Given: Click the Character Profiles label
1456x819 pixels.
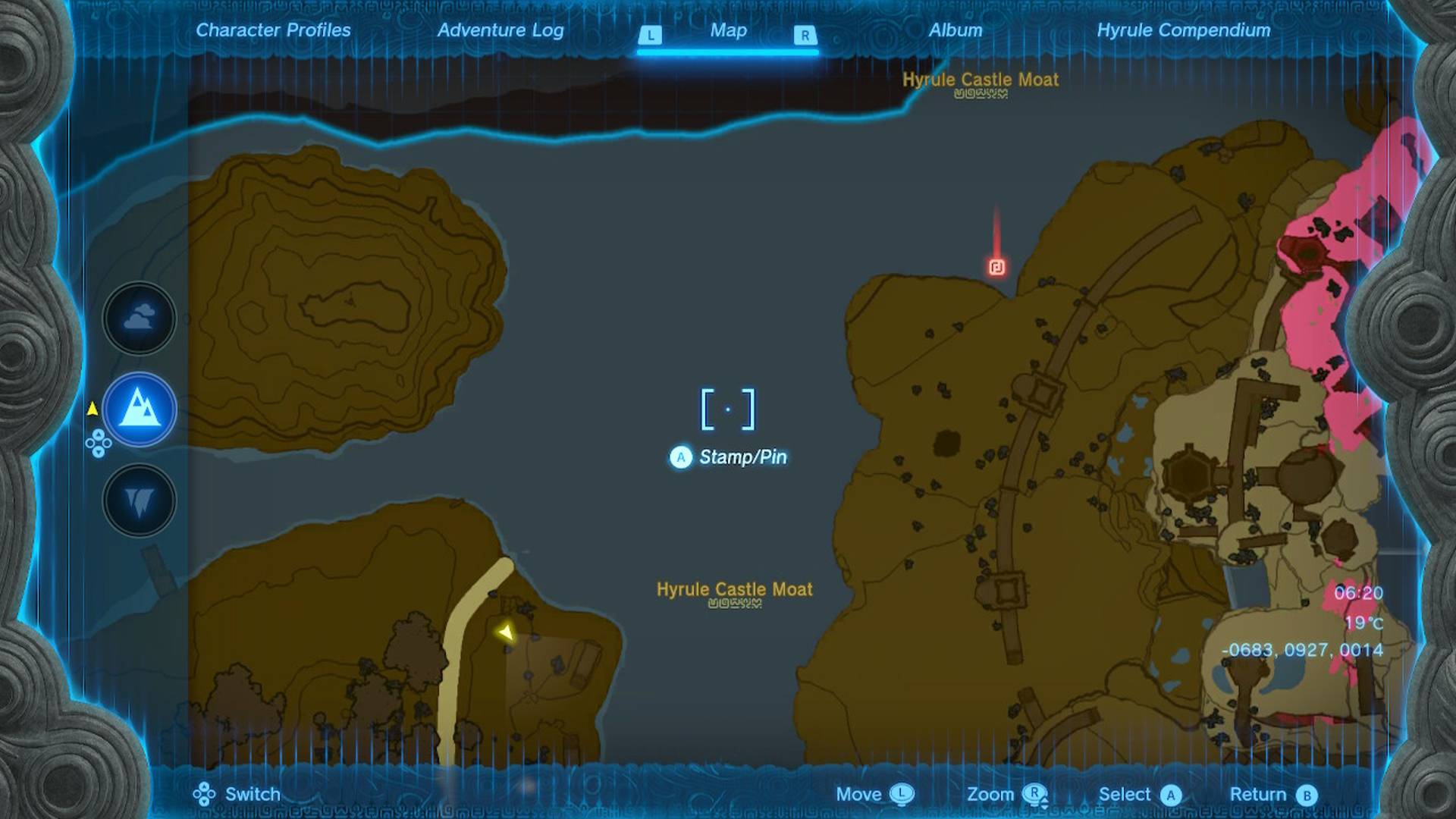Looking at the screenshot, I should (273, 31).
